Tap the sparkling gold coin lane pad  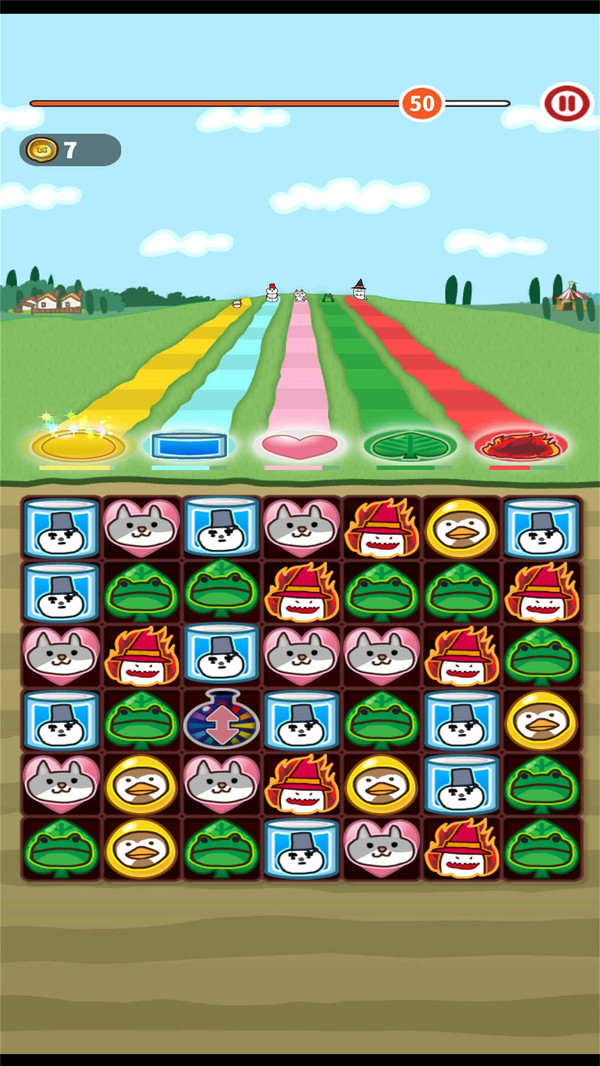pos(77,444)
